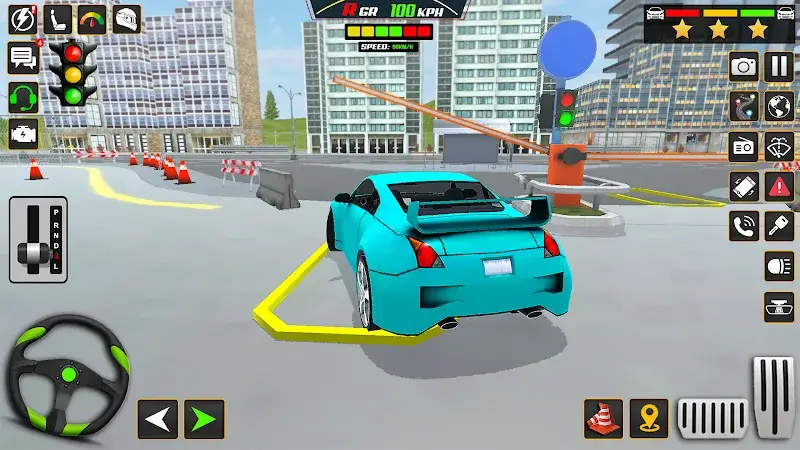Activate the white left turn arrow
Screen dimensions: 800x450
click(157, 419)
